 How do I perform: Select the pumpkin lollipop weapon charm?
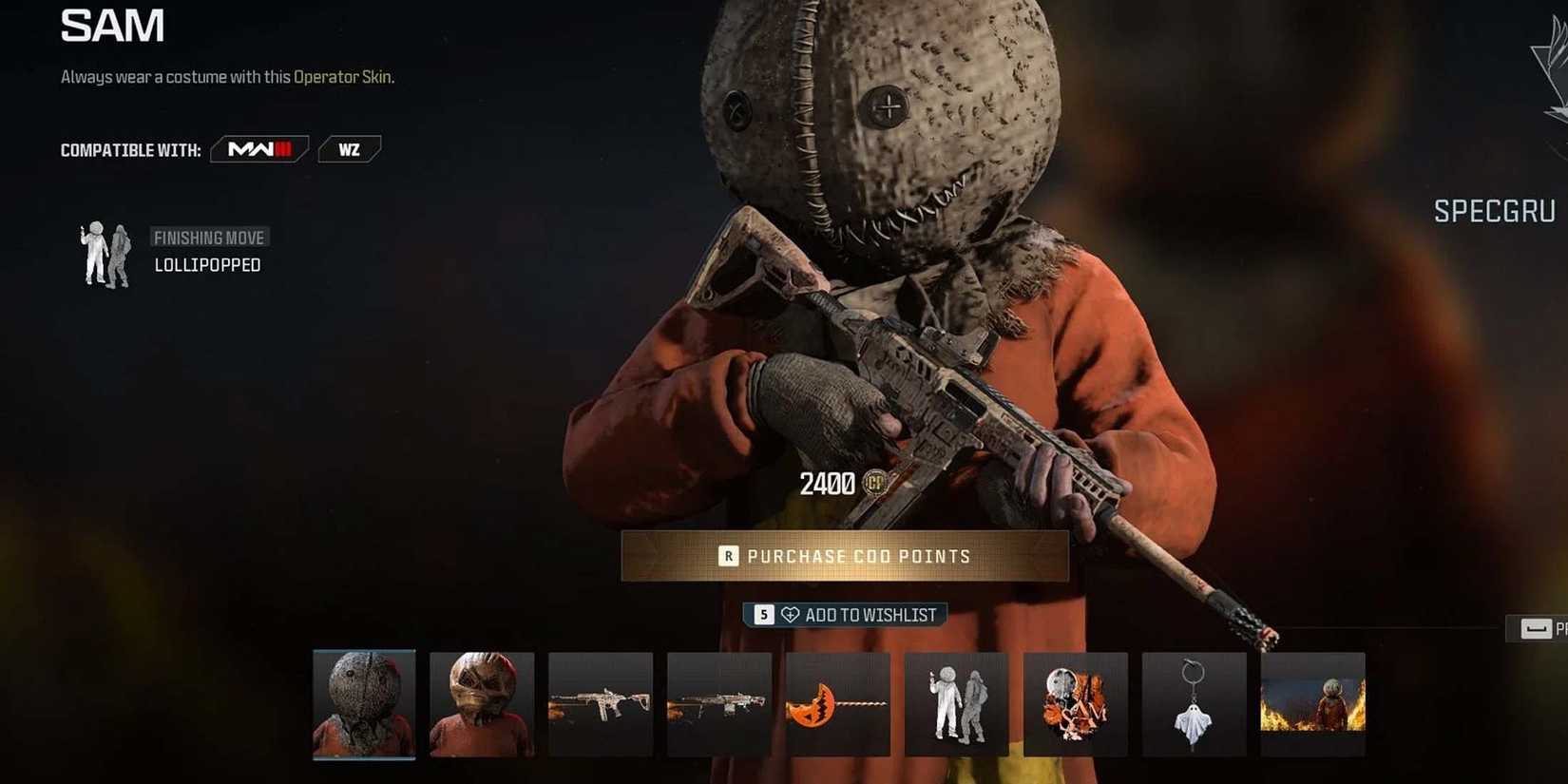[x=838, y=703]
